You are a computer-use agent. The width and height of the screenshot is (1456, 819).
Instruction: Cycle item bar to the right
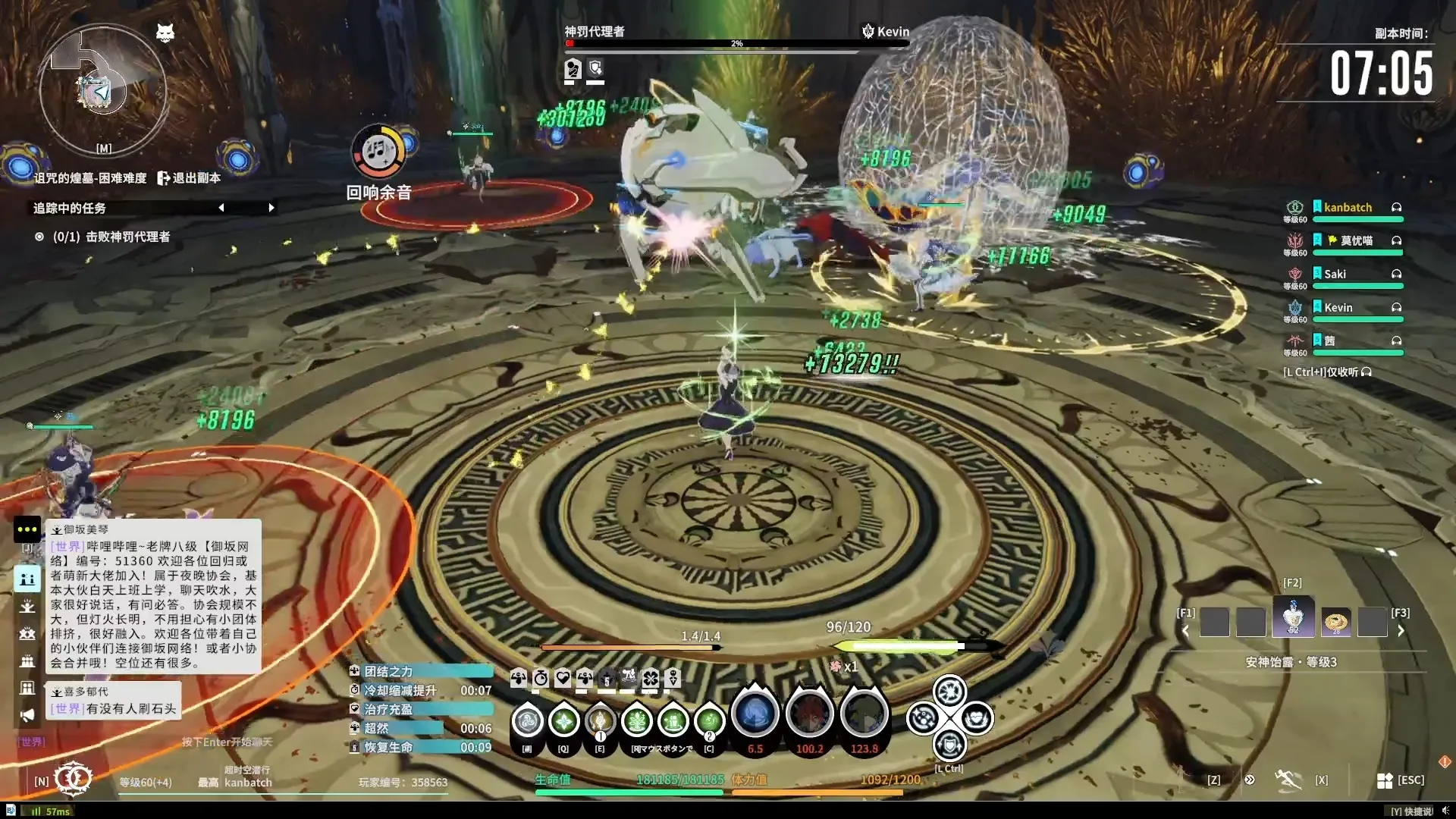pos(1401,630)
